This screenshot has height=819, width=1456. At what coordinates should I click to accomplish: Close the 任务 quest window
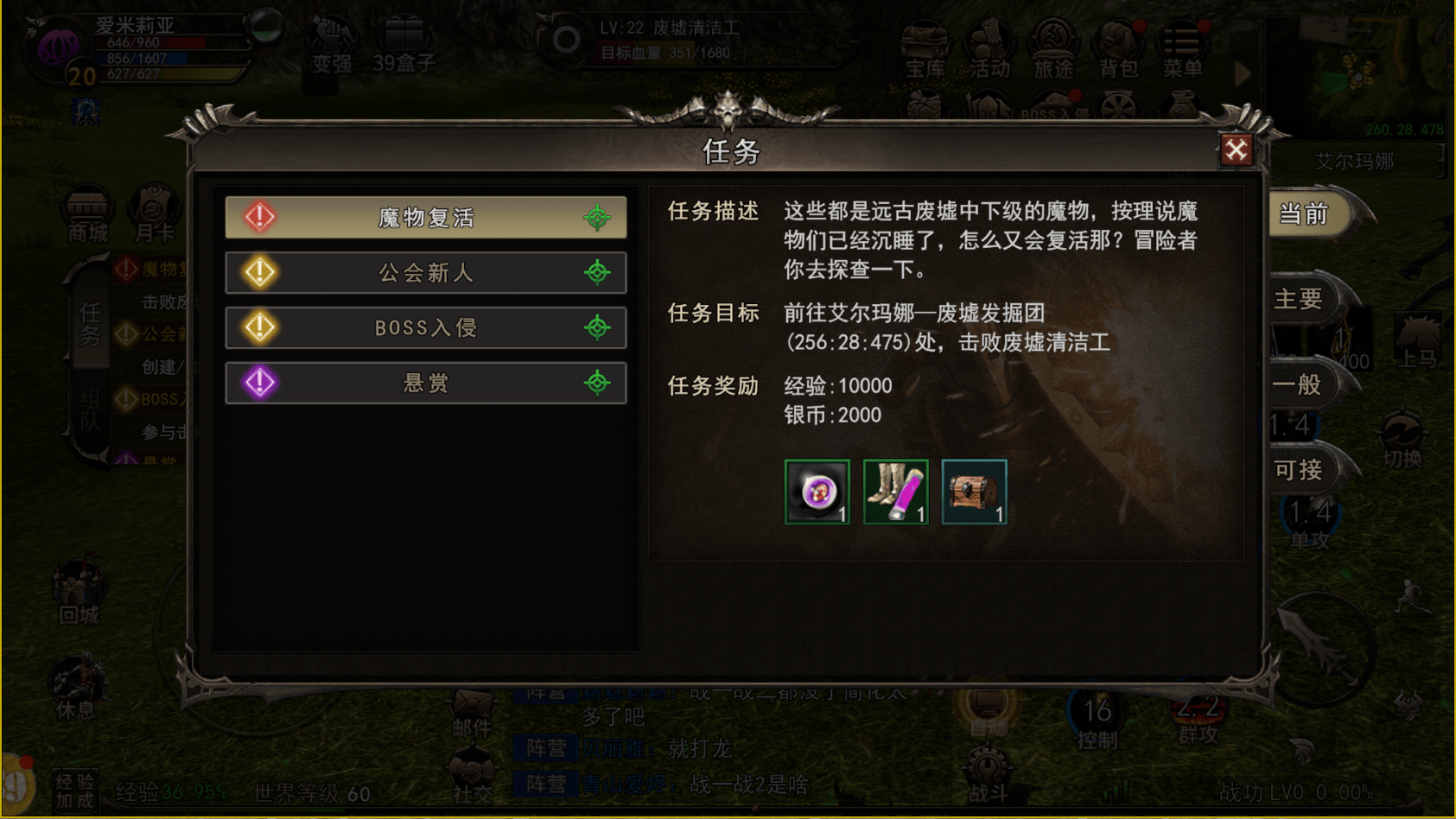pyautogui.click(x=1236, y=150)
